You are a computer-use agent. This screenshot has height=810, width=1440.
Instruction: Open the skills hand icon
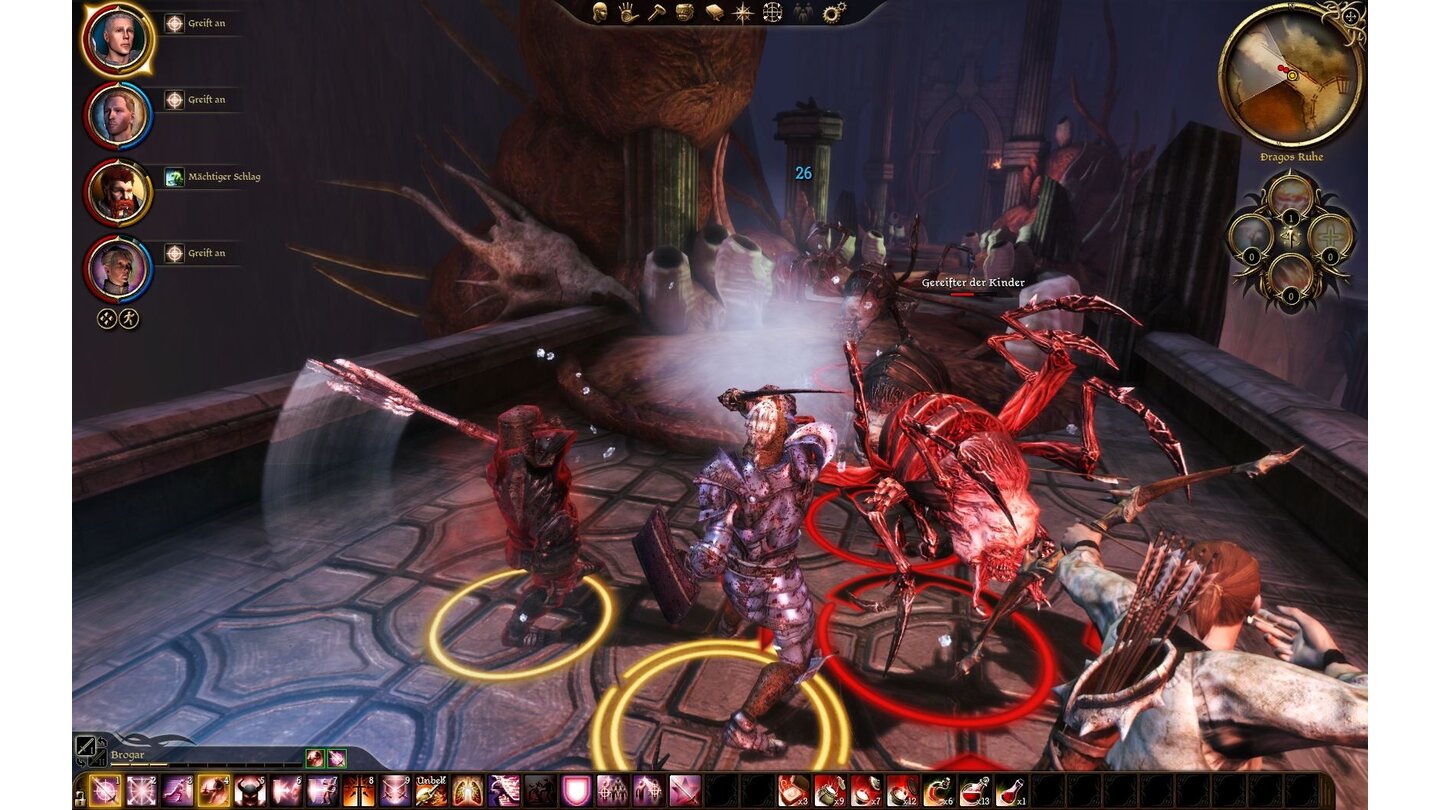click(628, 12)
